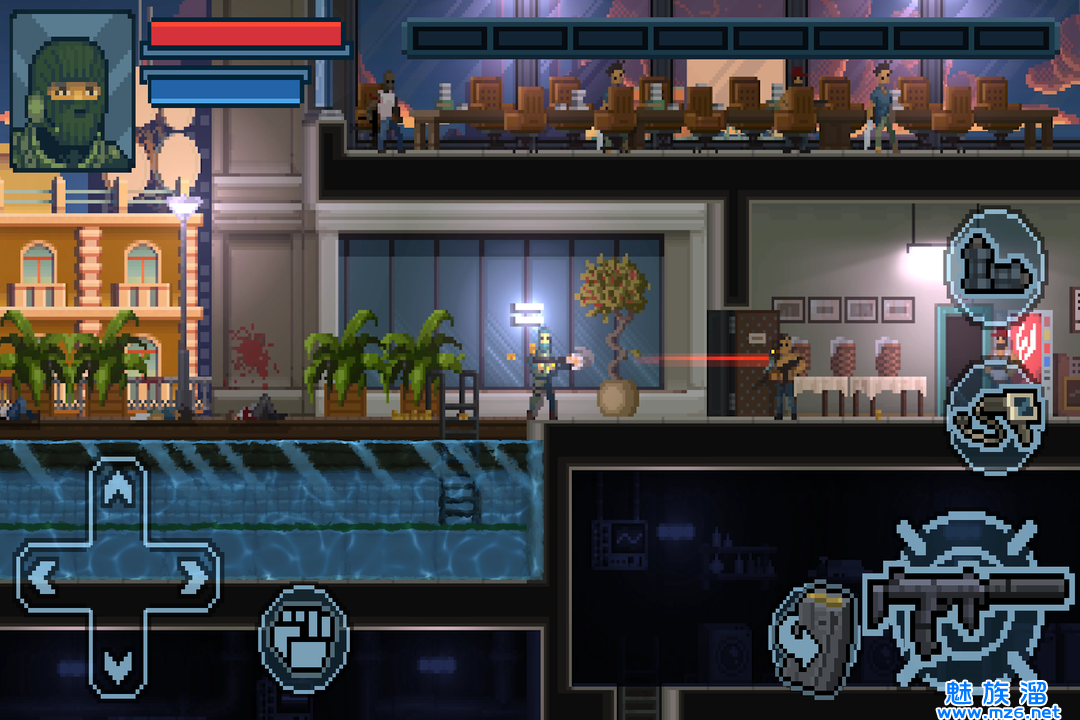Reload with the magazine icon button

click(x=814, y=637)
